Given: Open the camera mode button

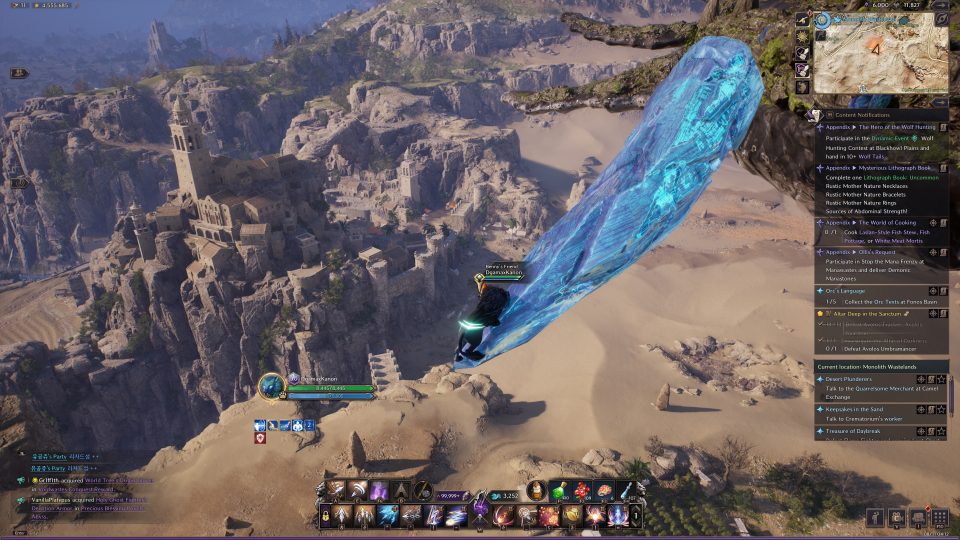Looking at the screenshot, I should (898, 517).
